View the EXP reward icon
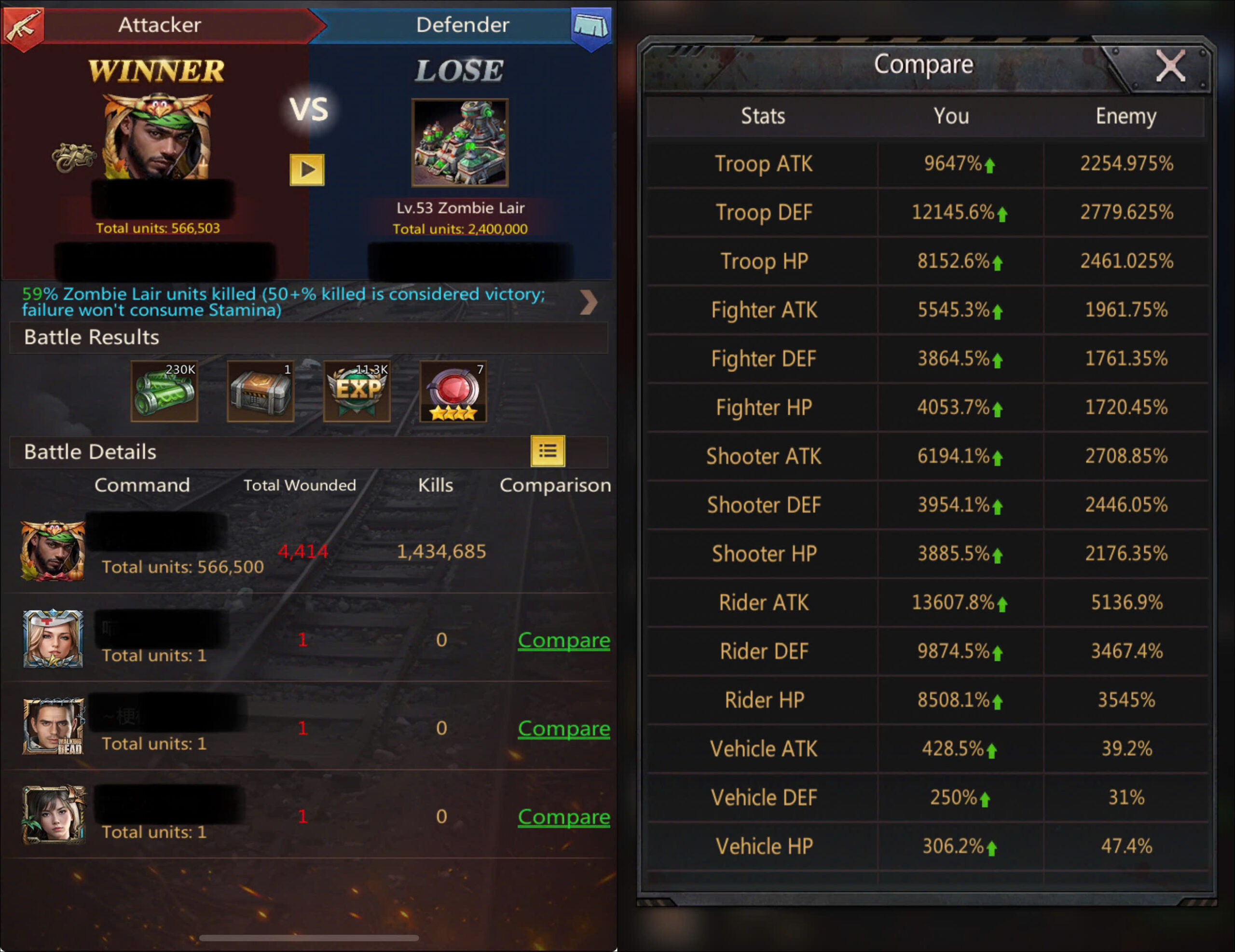The width and height of the screenshot is (1235, 952). (x=357, y=391)
